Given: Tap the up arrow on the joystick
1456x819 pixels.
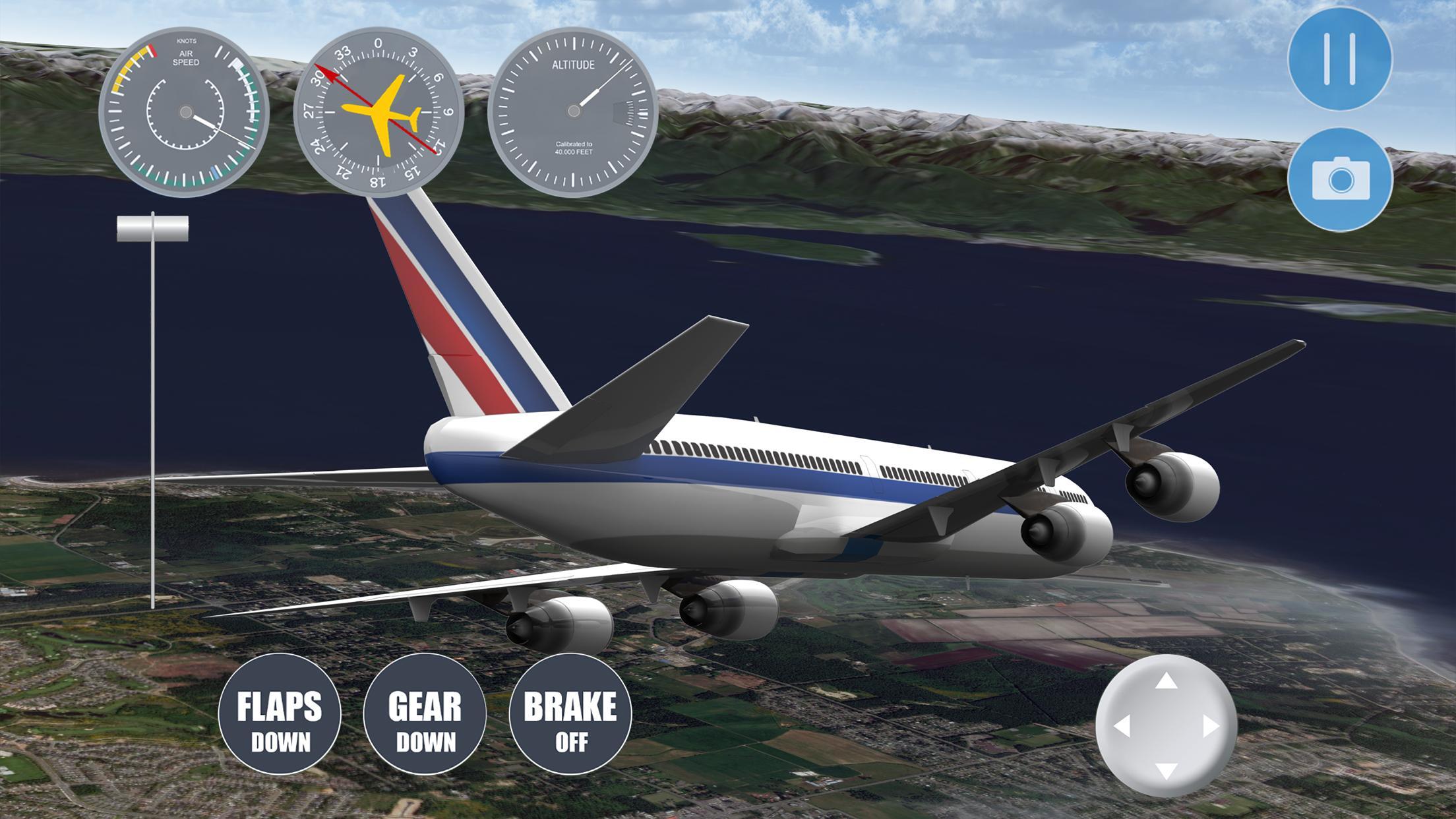Looking at the screenshot, I should [1166, 681].
